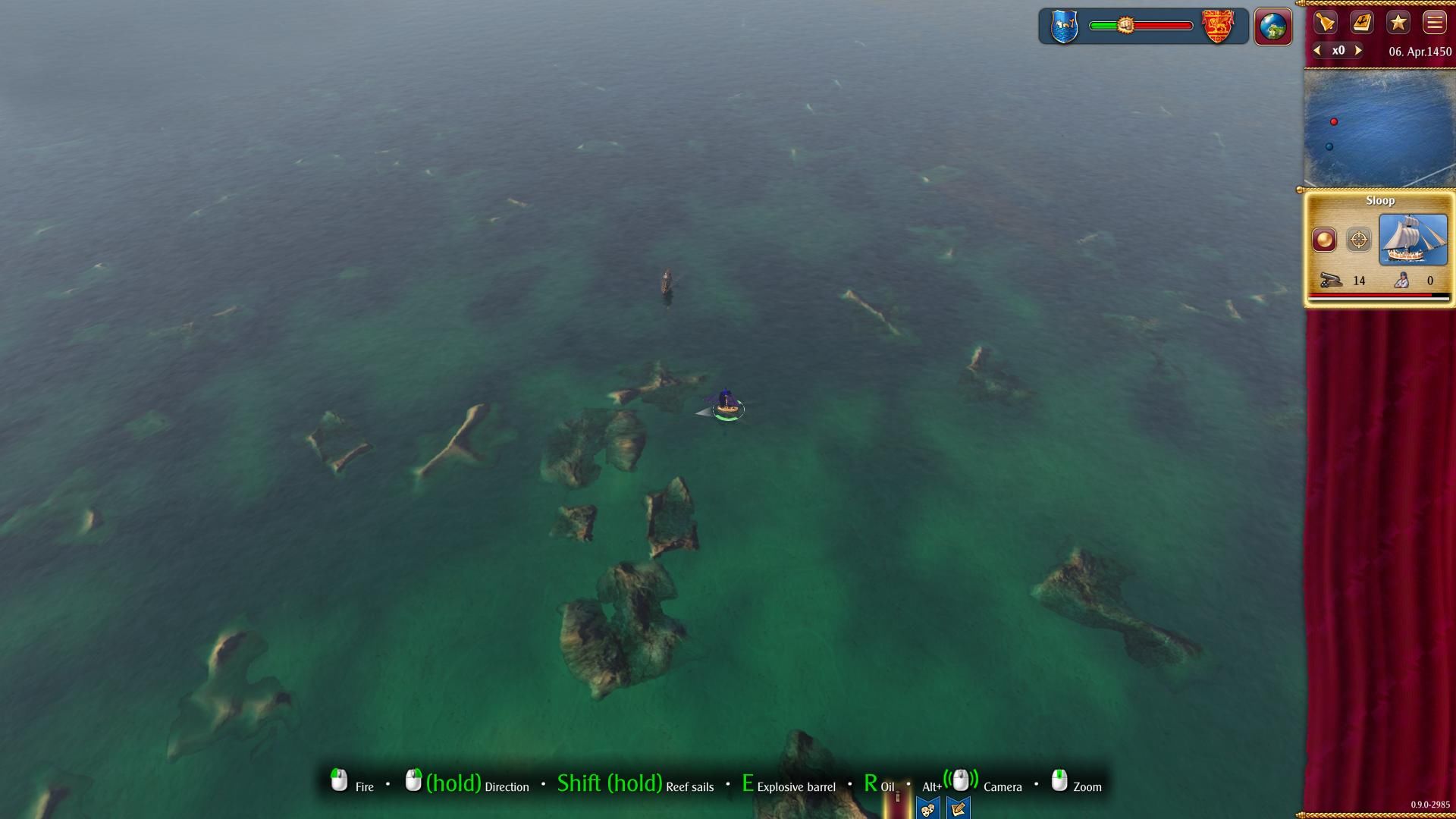Select the cannonball ammunition button
The width and height of the screenshot is (1456, 819).
pos(1324,240)
